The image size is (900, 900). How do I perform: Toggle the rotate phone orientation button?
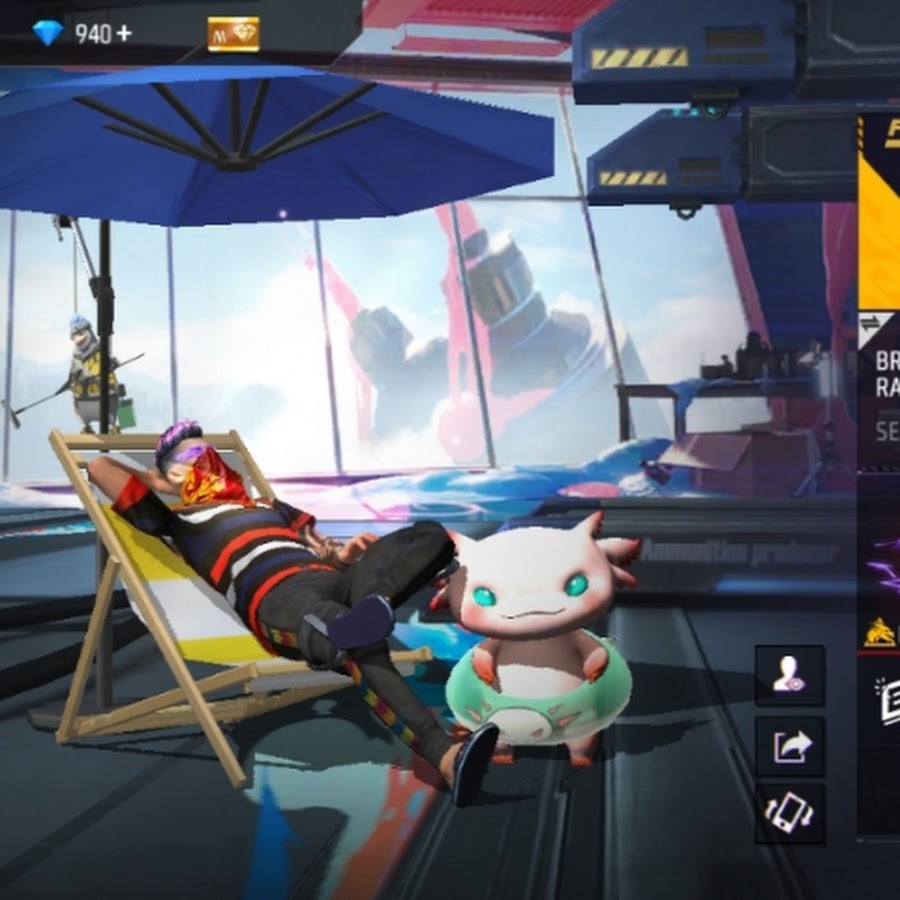(790, 813)
